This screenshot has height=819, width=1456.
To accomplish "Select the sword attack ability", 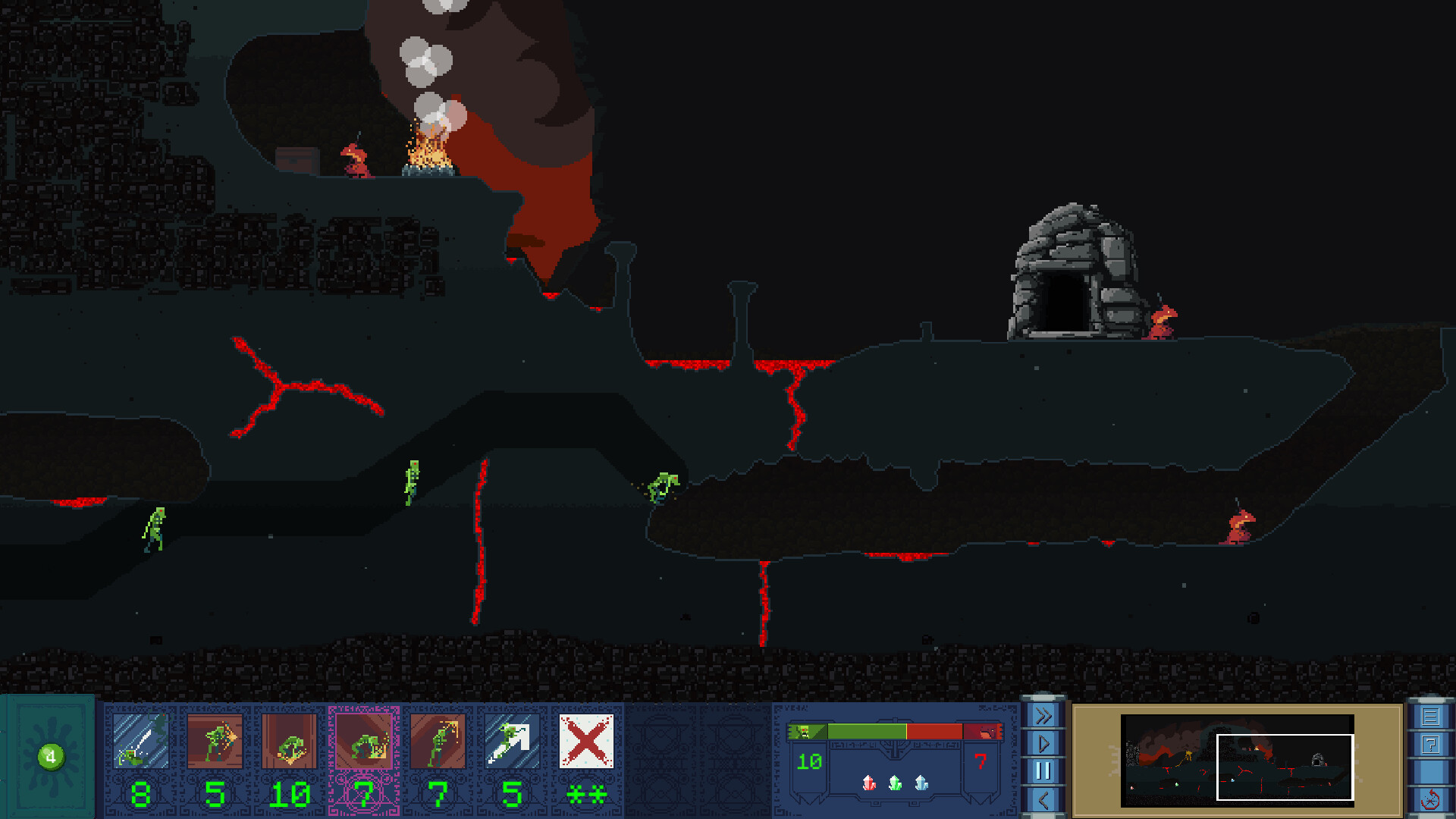I will click(140, 741).
